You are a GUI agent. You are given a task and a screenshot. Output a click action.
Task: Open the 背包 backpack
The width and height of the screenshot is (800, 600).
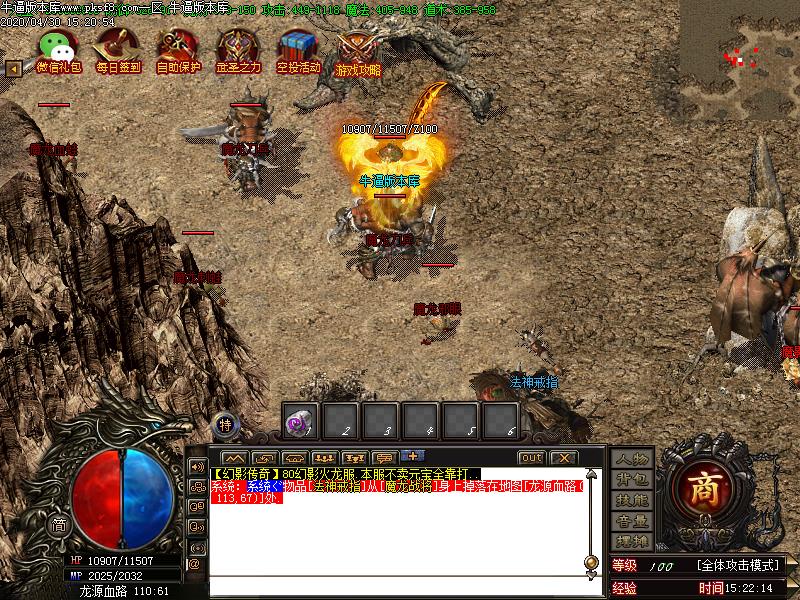pyautogui.click(x=632, y=480)
